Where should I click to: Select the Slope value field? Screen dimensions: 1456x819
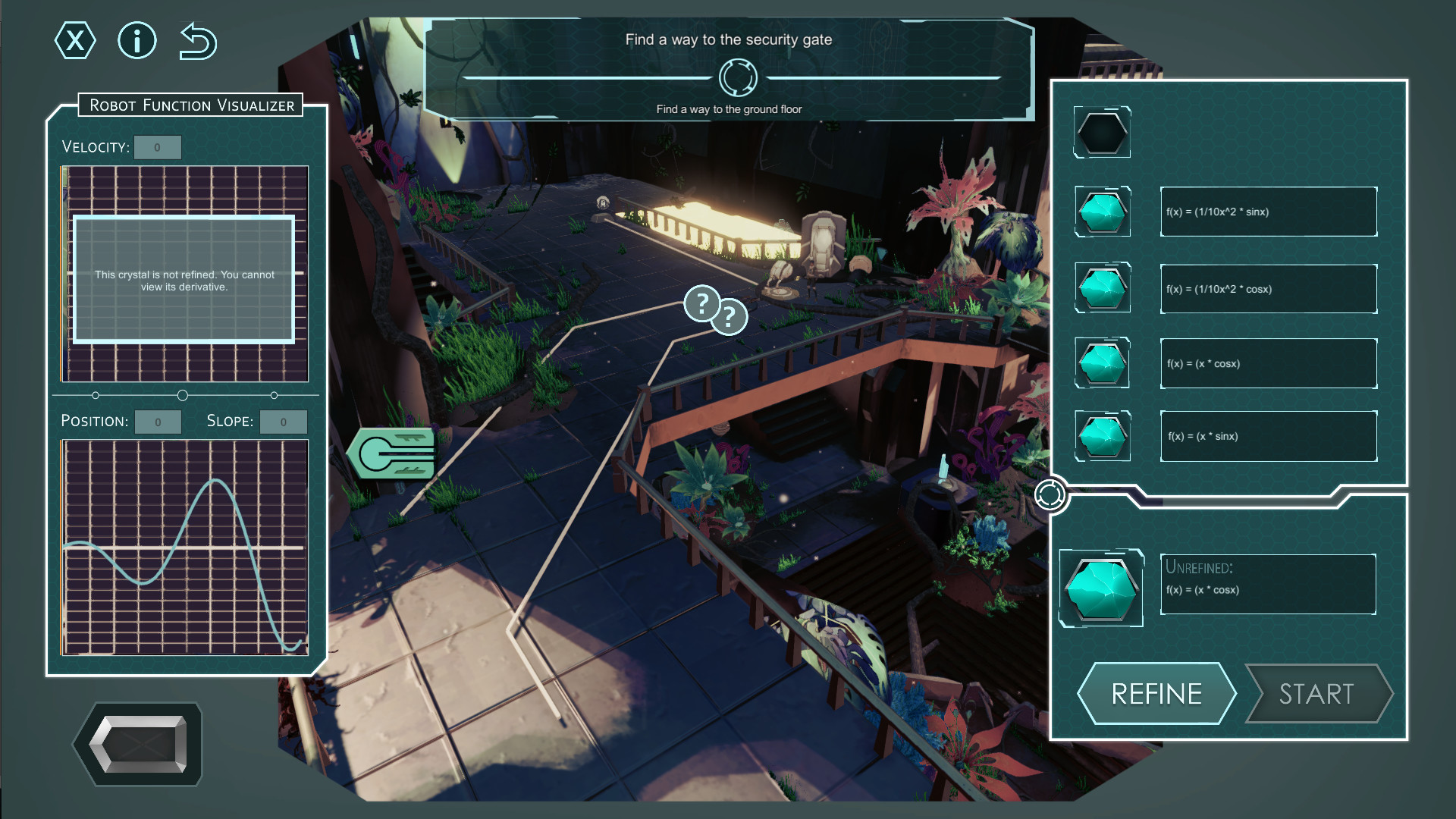pos(284,422)
